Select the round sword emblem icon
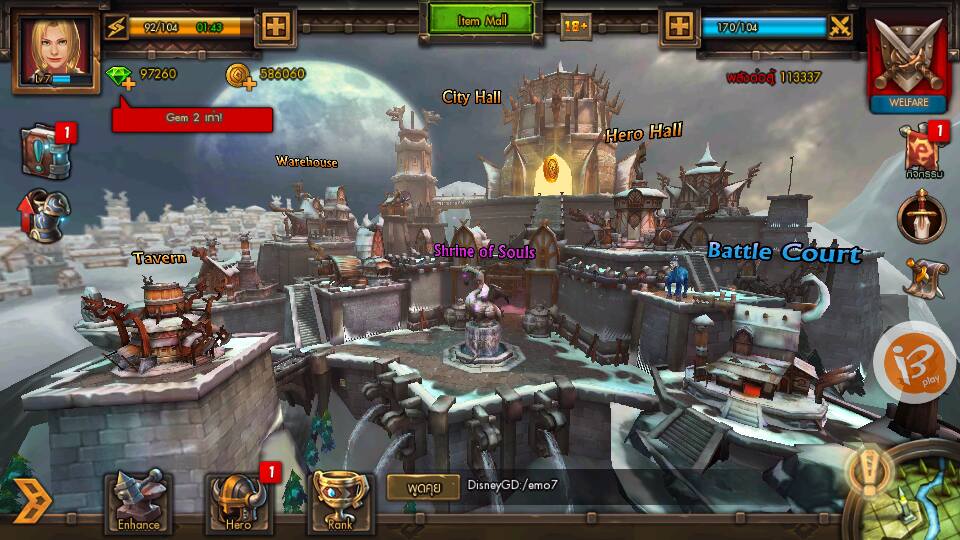The height and width of the screenshot is (540, 960). click(x=921, y=216)
